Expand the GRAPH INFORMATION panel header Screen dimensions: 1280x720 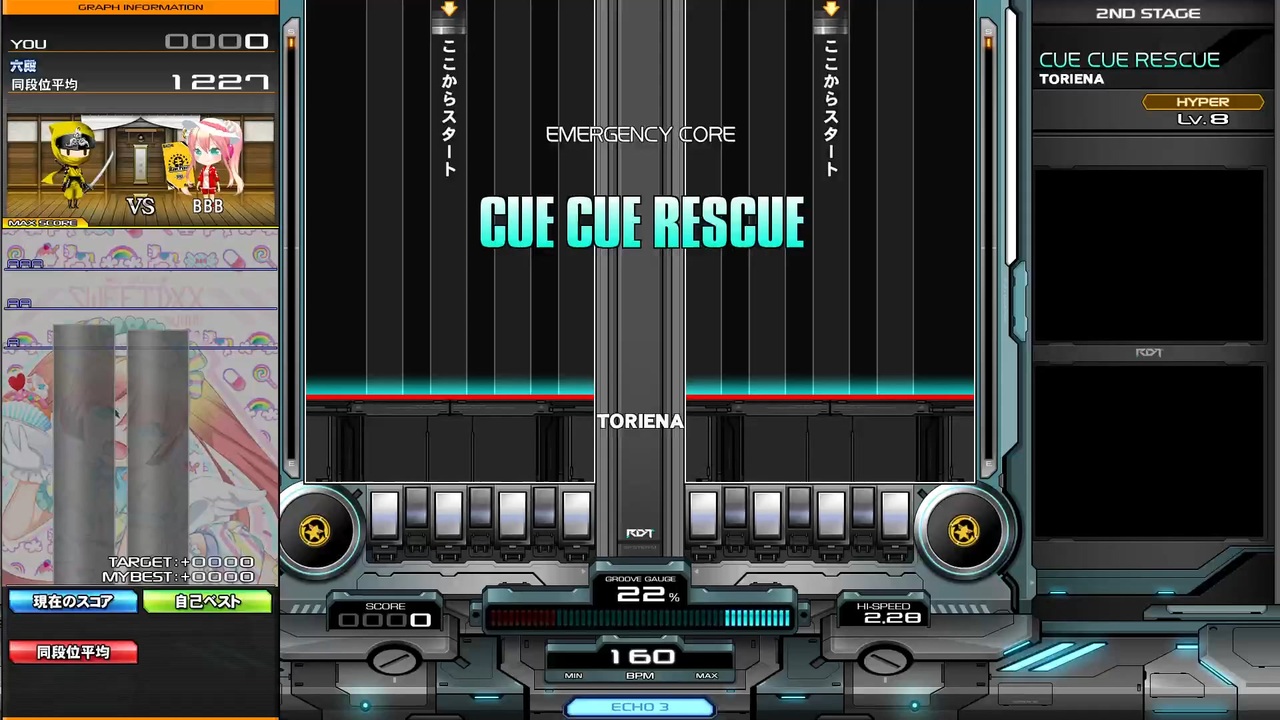tap(140, 7)
